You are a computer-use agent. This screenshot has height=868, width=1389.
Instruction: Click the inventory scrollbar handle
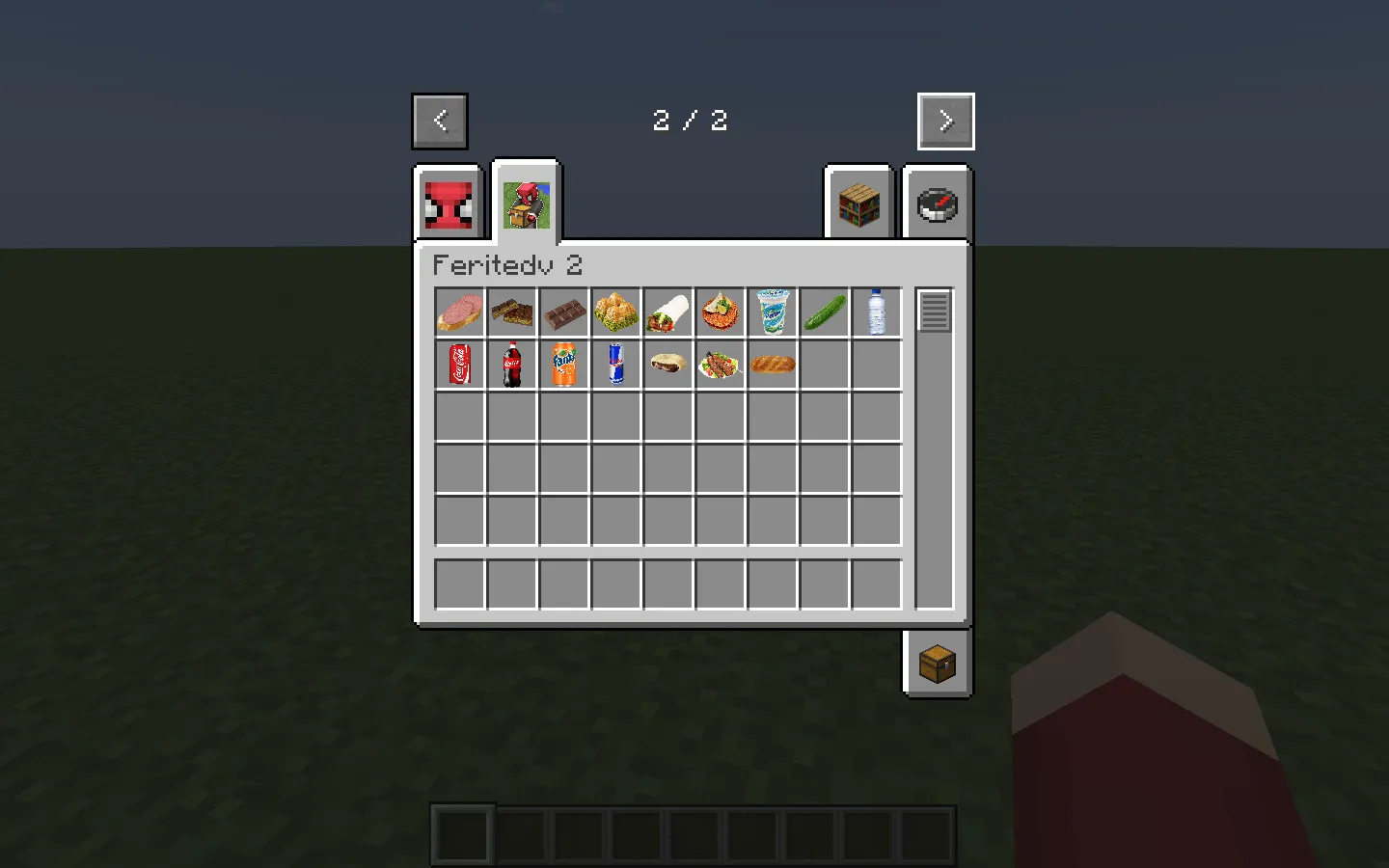click(932, 311)
